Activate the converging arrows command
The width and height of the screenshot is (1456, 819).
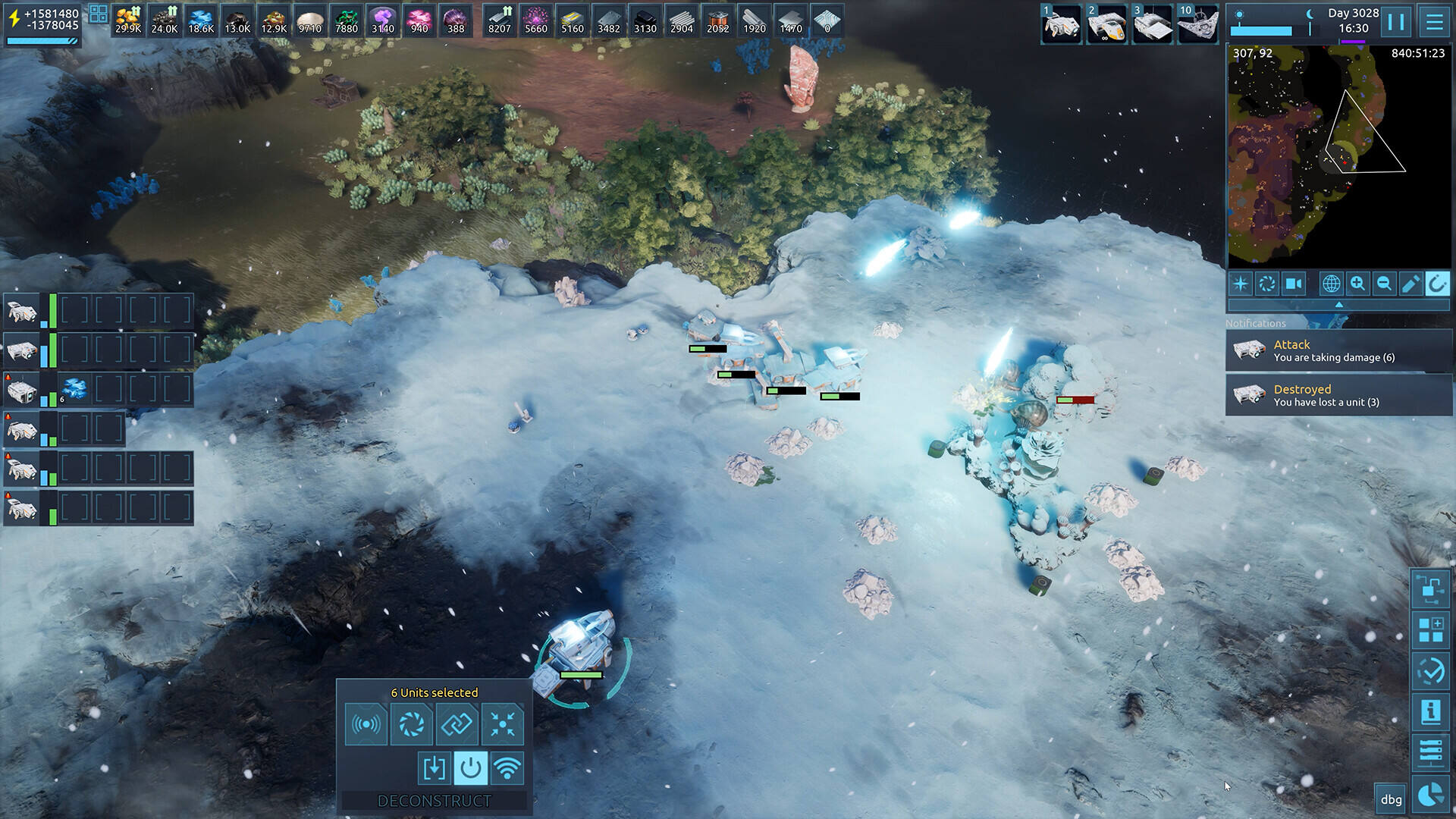tap(503, 724)
